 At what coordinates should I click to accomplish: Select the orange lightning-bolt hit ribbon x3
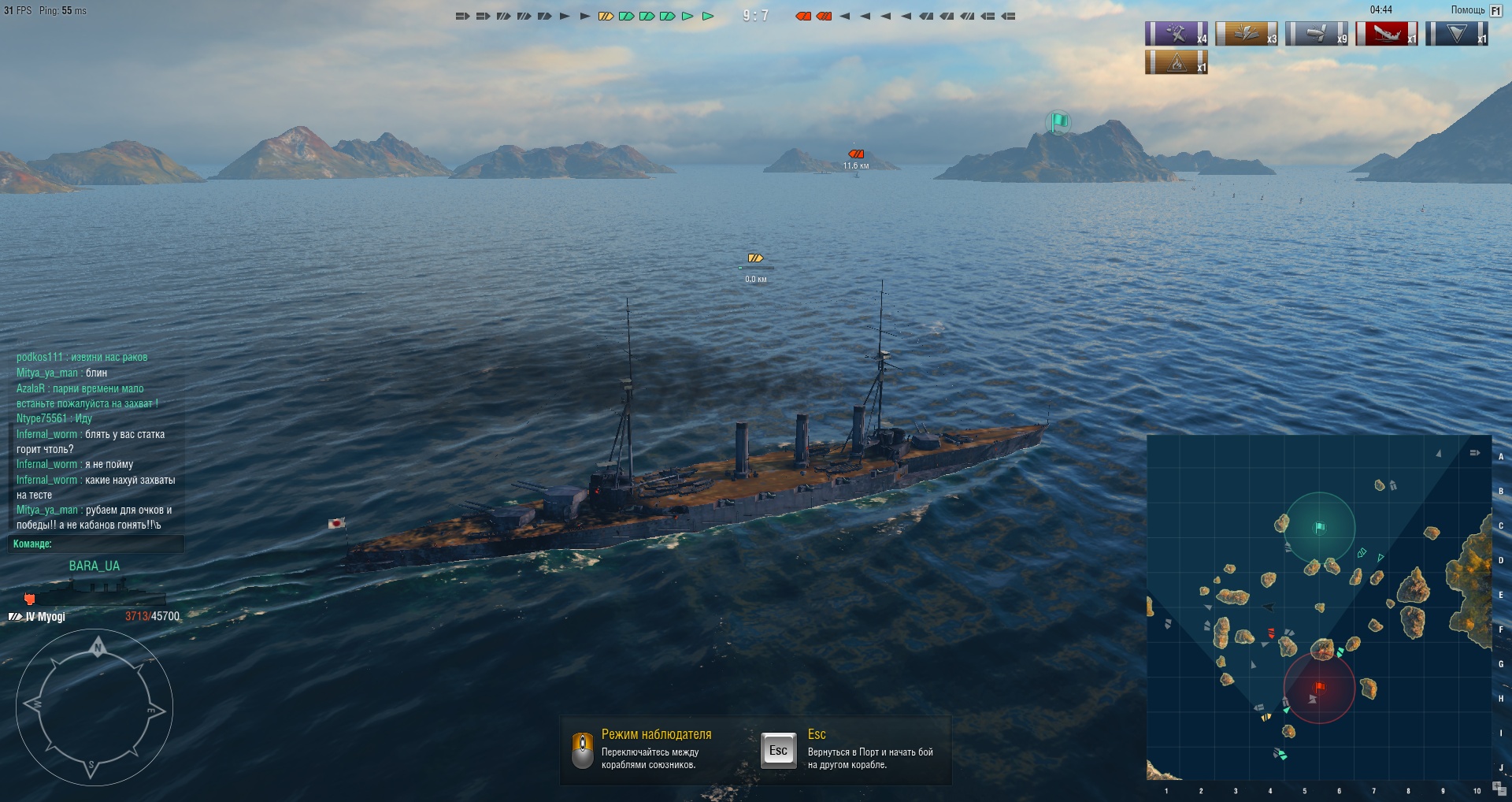coord(1246,34)
